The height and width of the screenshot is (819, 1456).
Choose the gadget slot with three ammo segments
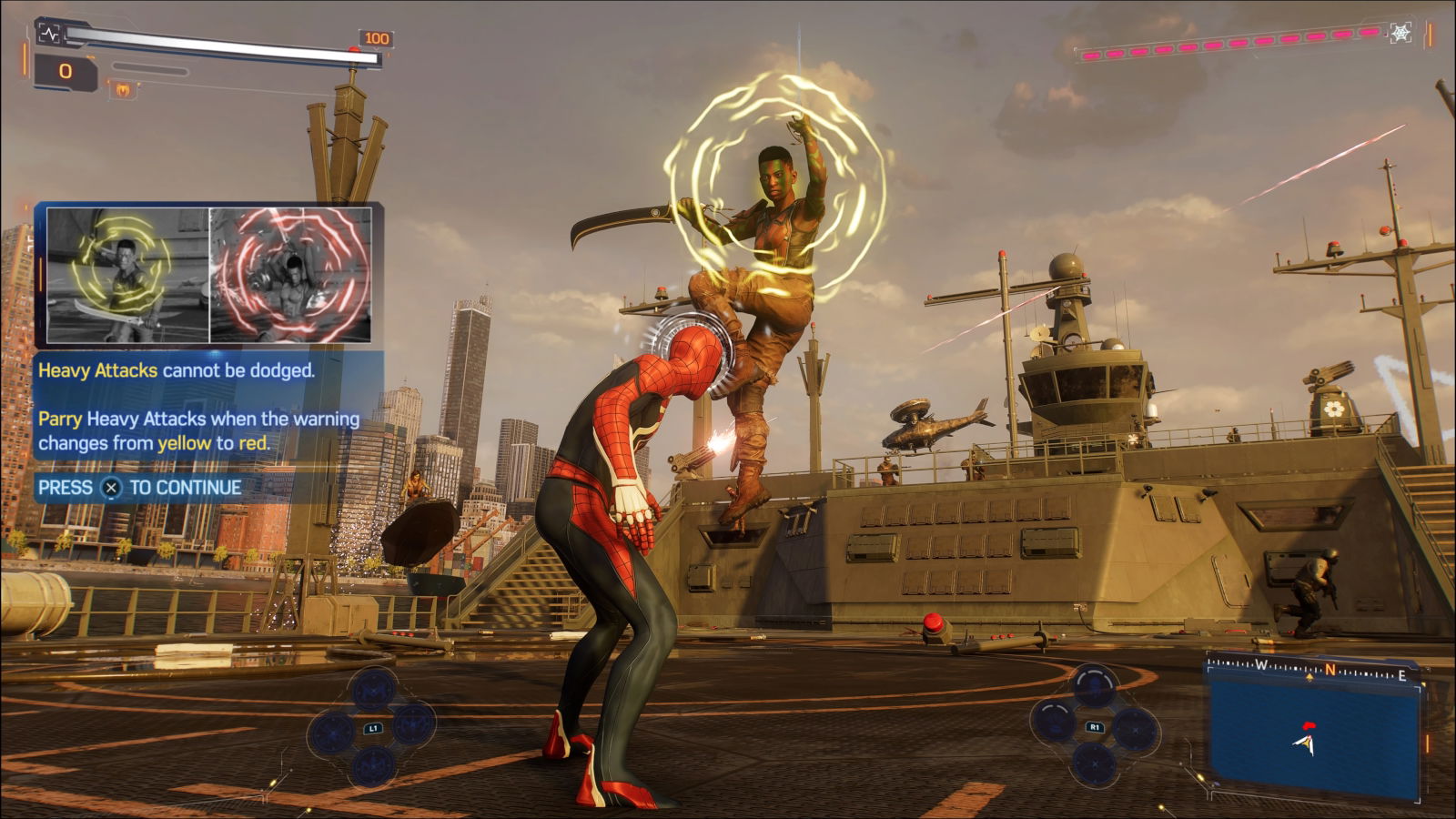click(x=1095, y=687)
